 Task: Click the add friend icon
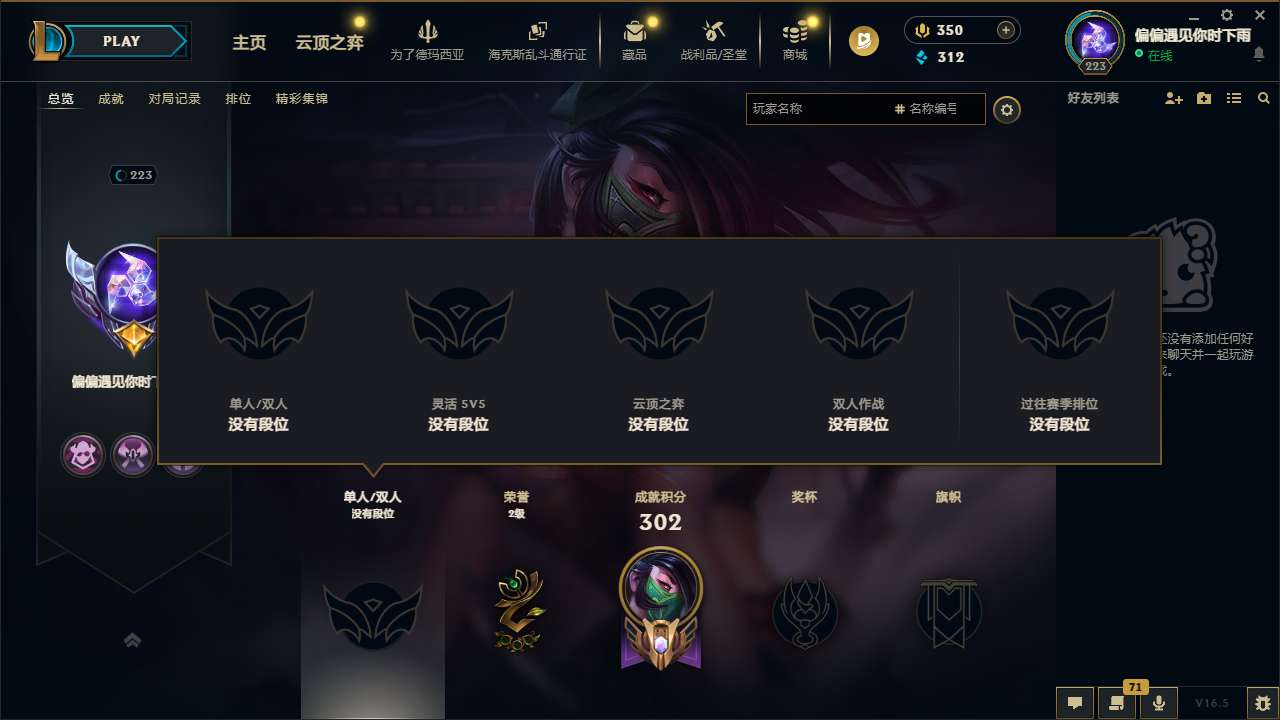pyautogui.click(x=1172, y=98)
